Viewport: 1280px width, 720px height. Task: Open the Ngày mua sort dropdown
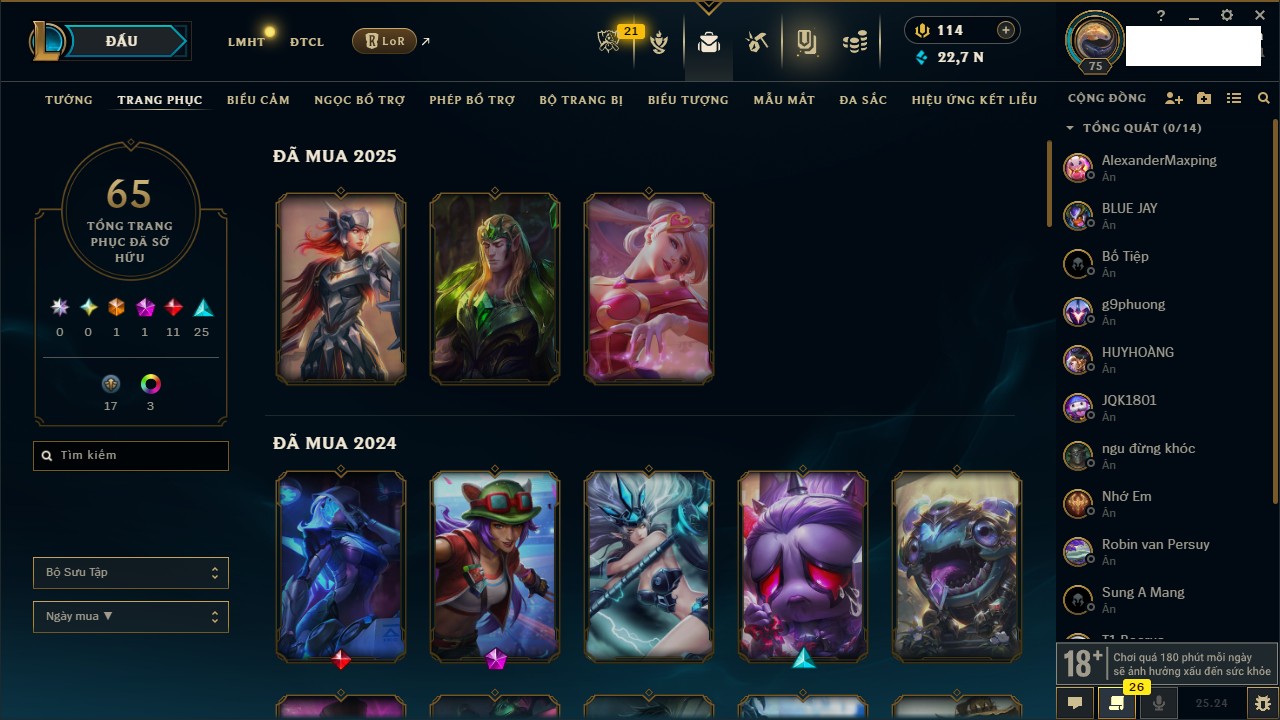(131, 617)
